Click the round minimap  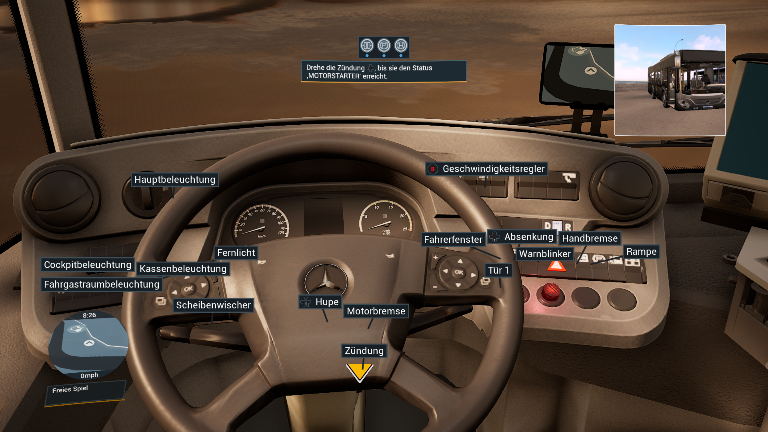point(88,343)
